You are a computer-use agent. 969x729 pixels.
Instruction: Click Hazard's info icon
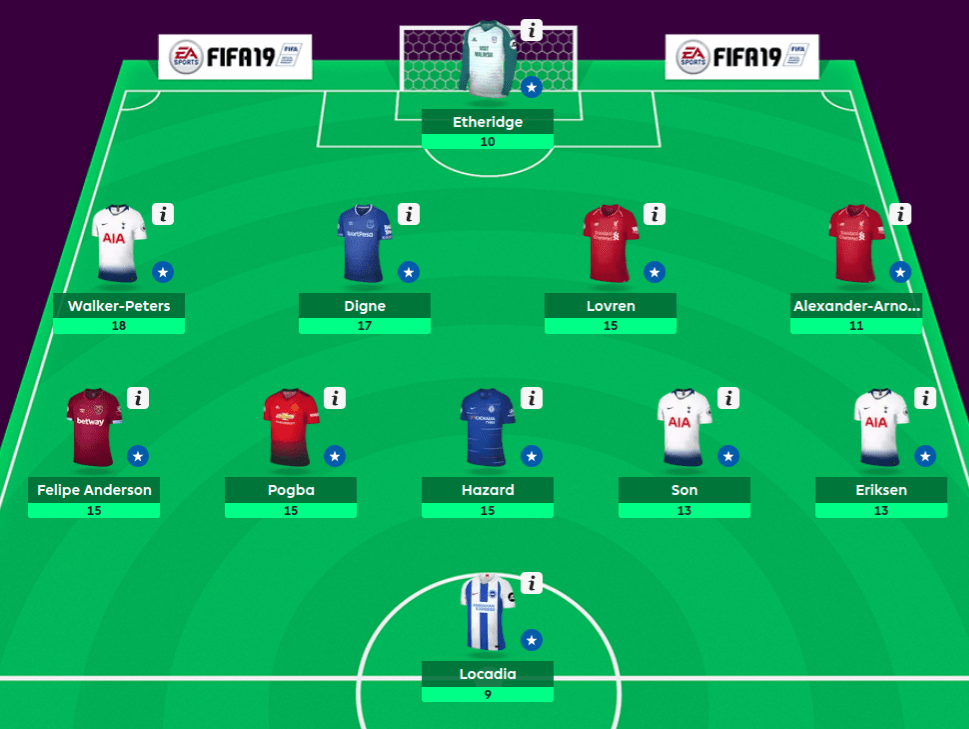(x=532, y=398)
